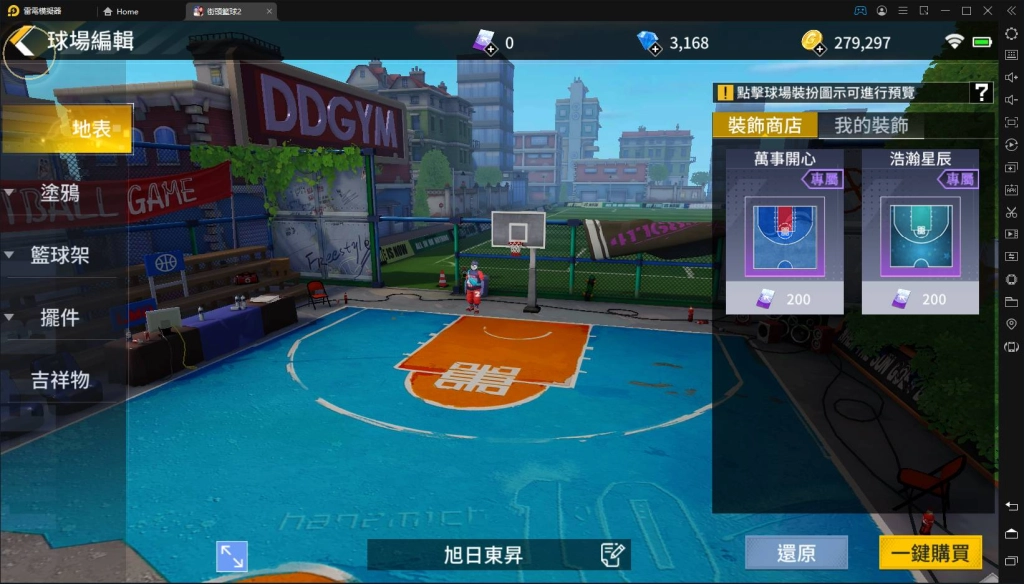Open the question mark help
The width and height of the screenshot is (1024, 584).
click(981, 93)
